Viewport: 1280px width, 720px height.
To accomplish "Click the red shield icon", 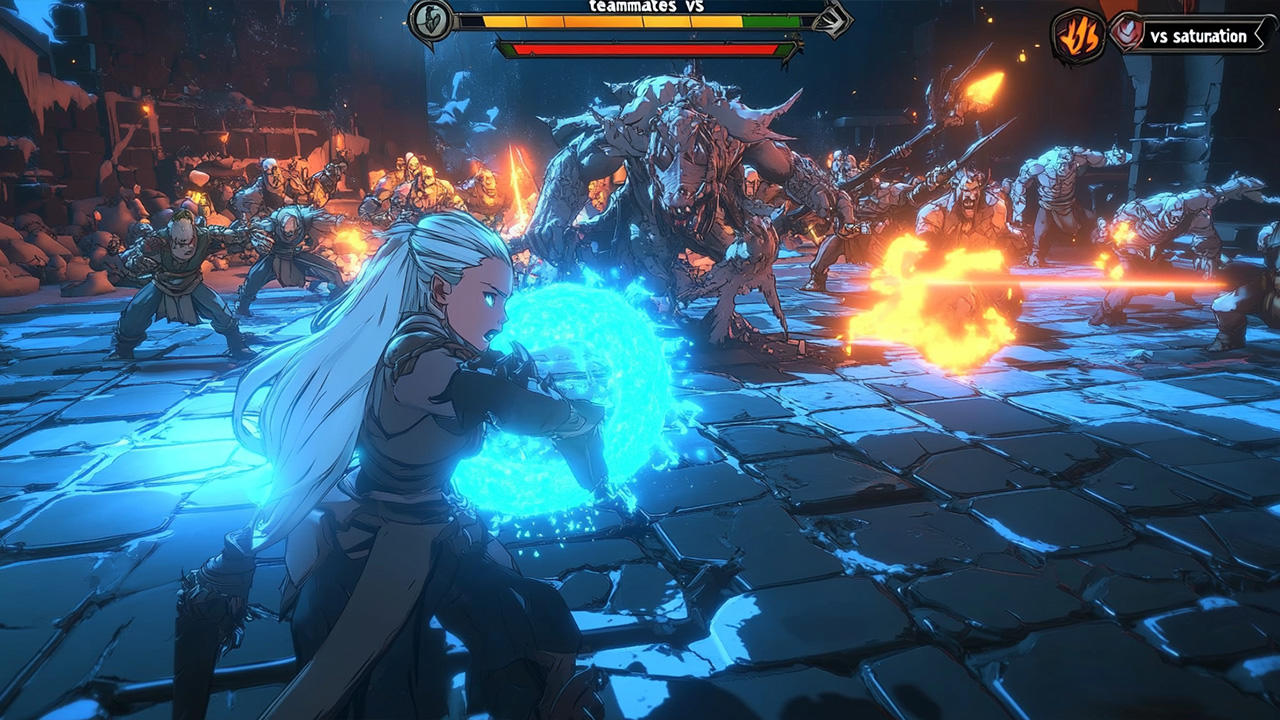I will coord(1127,32).
